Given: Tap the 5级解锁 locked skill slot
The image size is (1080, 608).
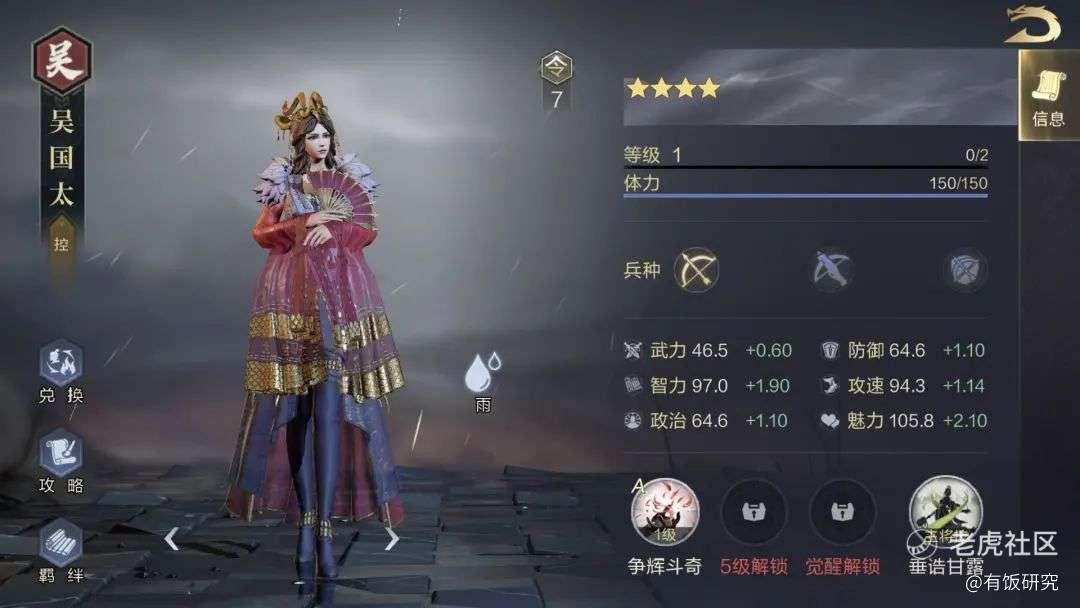Looking at the screenshot, I should point(754,512).
